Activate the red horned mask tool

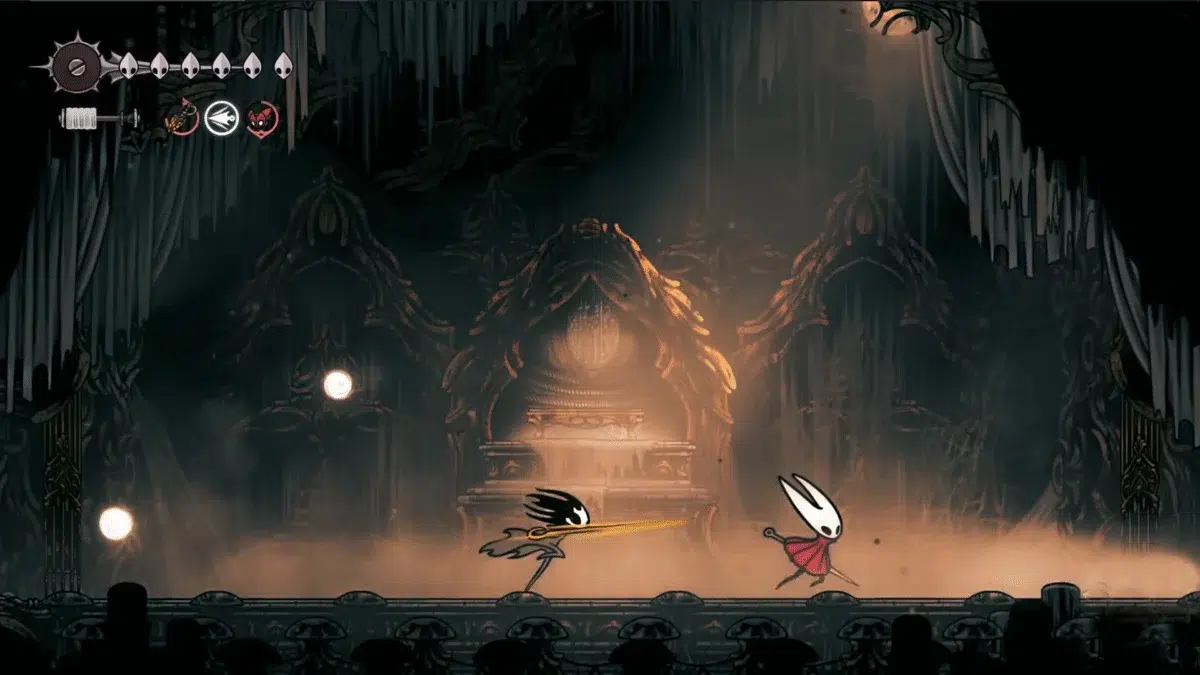coord(262,119)
